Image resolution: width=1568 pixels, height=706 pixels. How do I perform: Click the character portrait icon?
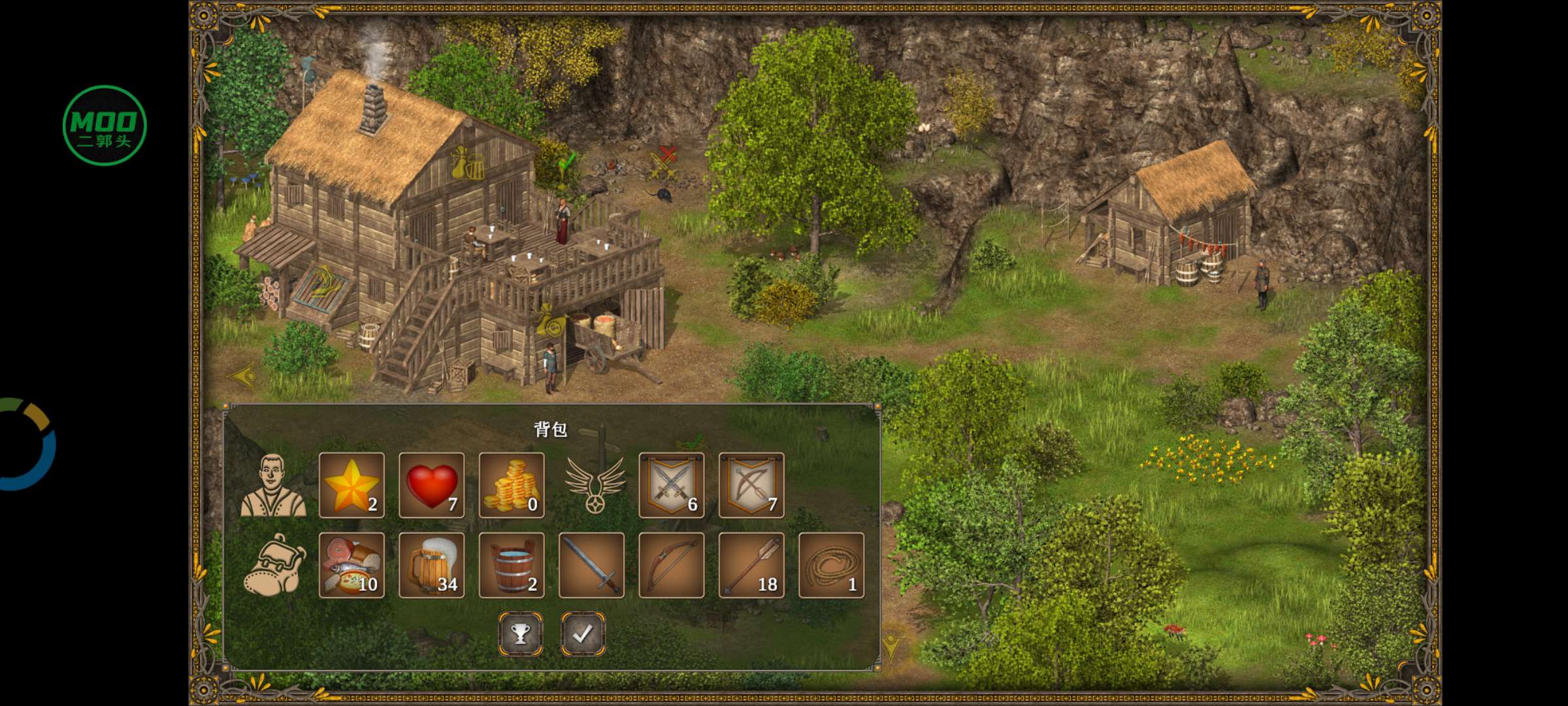(273, 485)
